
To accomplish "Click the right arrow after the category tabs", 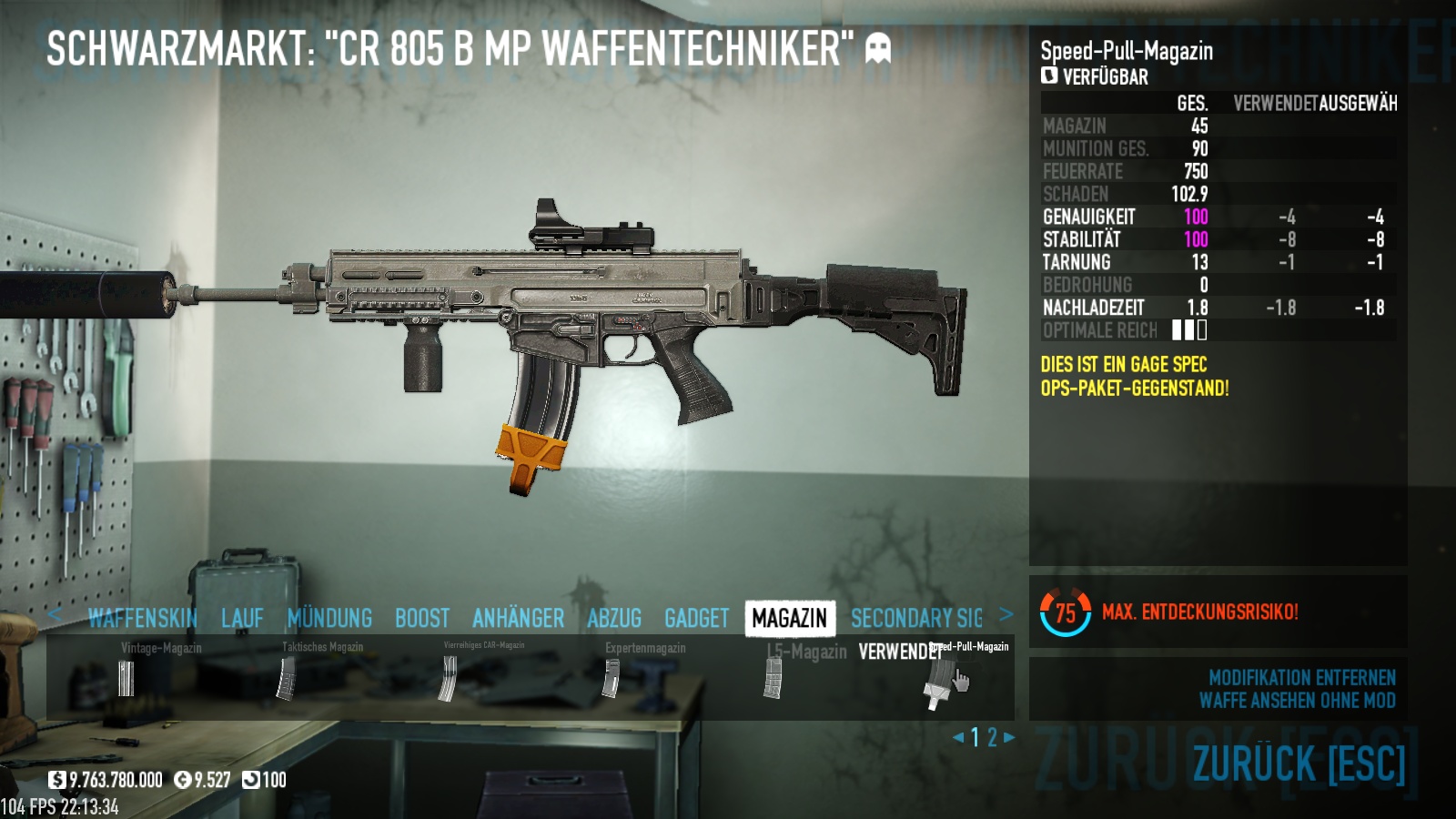I will pyautogui.click(x=1006, y=614).
